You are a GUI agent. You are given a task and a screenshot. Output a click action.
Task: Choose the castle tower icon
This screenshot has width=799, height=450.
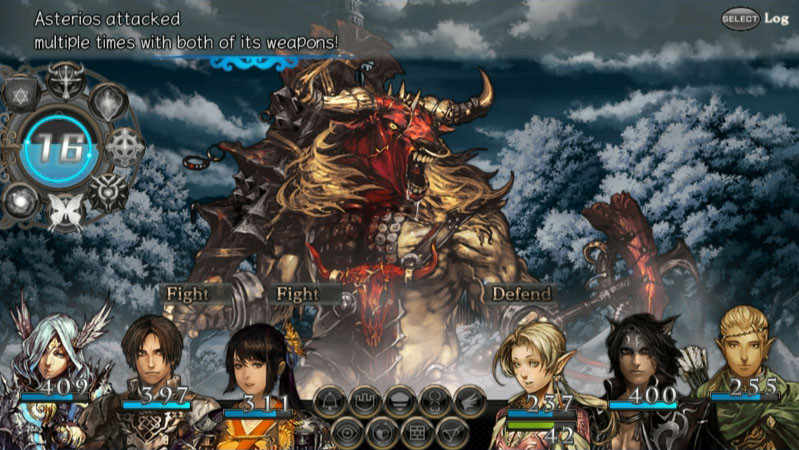point(366,401)
